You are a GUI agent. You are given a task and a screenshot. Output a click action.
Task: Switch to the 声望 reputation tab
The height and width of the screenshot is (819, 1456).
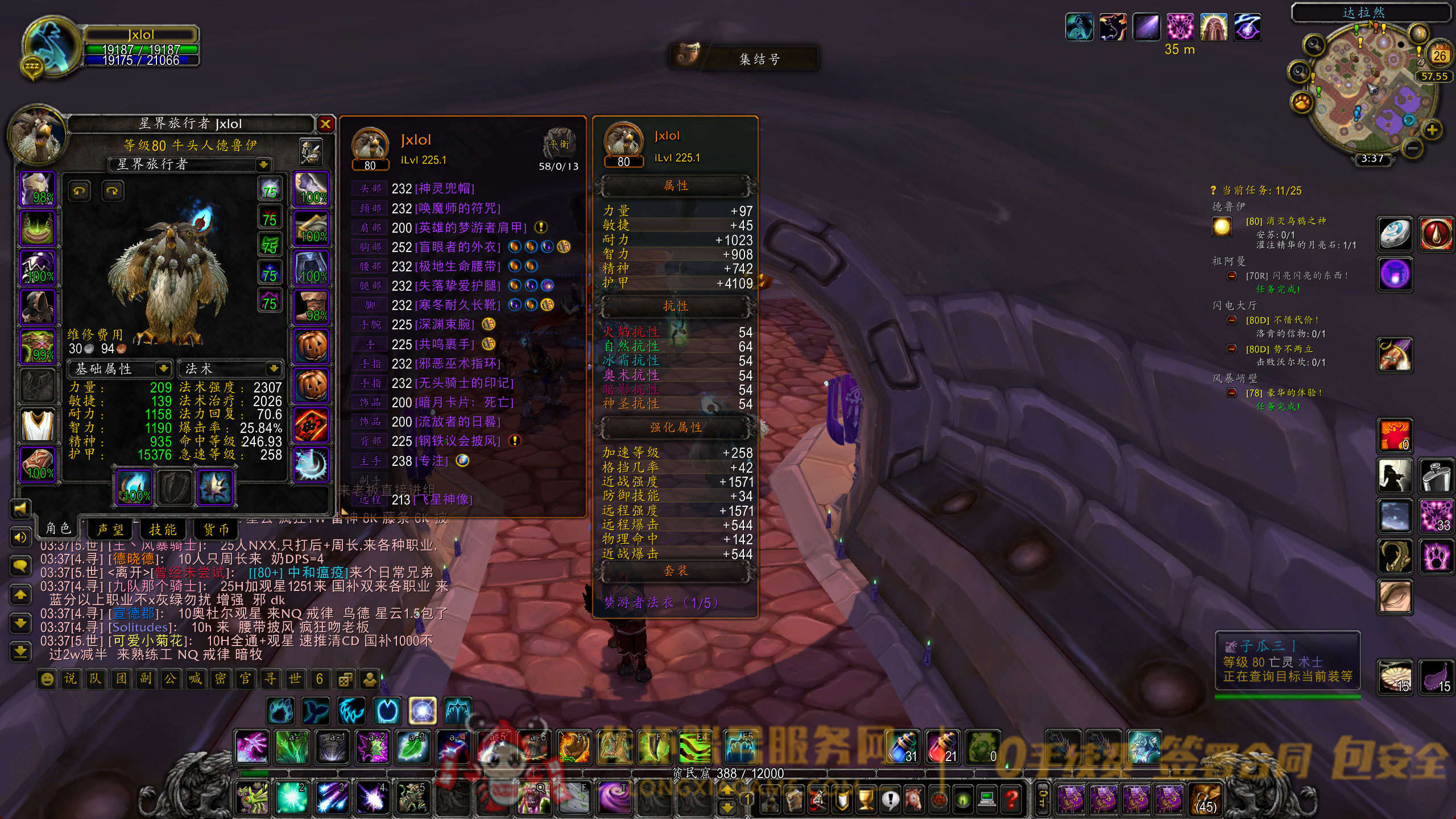pos(110,530)
